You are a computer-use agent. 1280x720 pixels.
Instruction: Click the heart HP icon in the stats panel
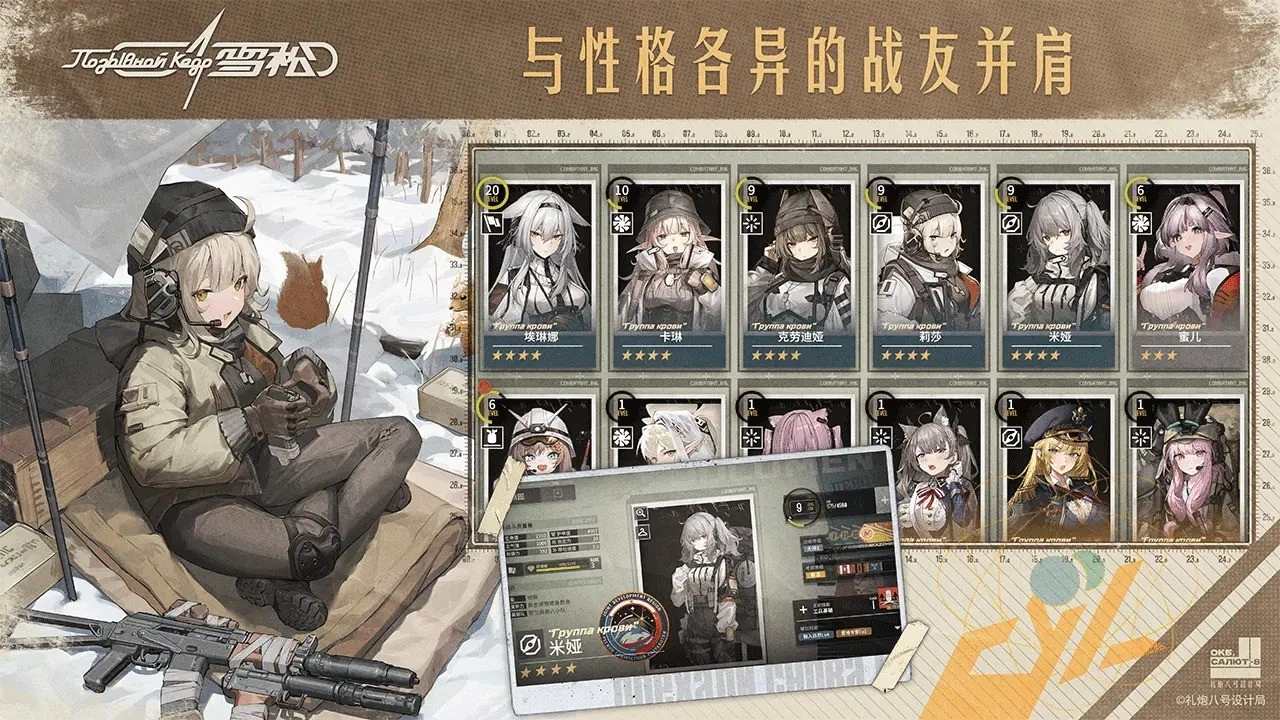(530, 568)
